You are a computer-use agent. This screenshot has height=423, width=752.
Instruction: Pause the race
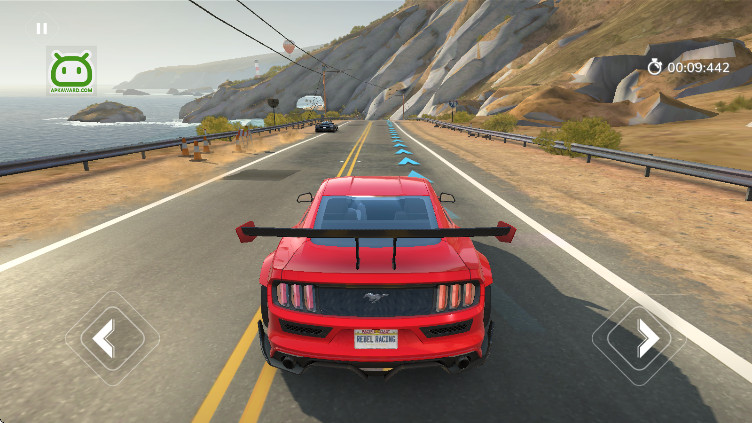click(x=41, y=28)
